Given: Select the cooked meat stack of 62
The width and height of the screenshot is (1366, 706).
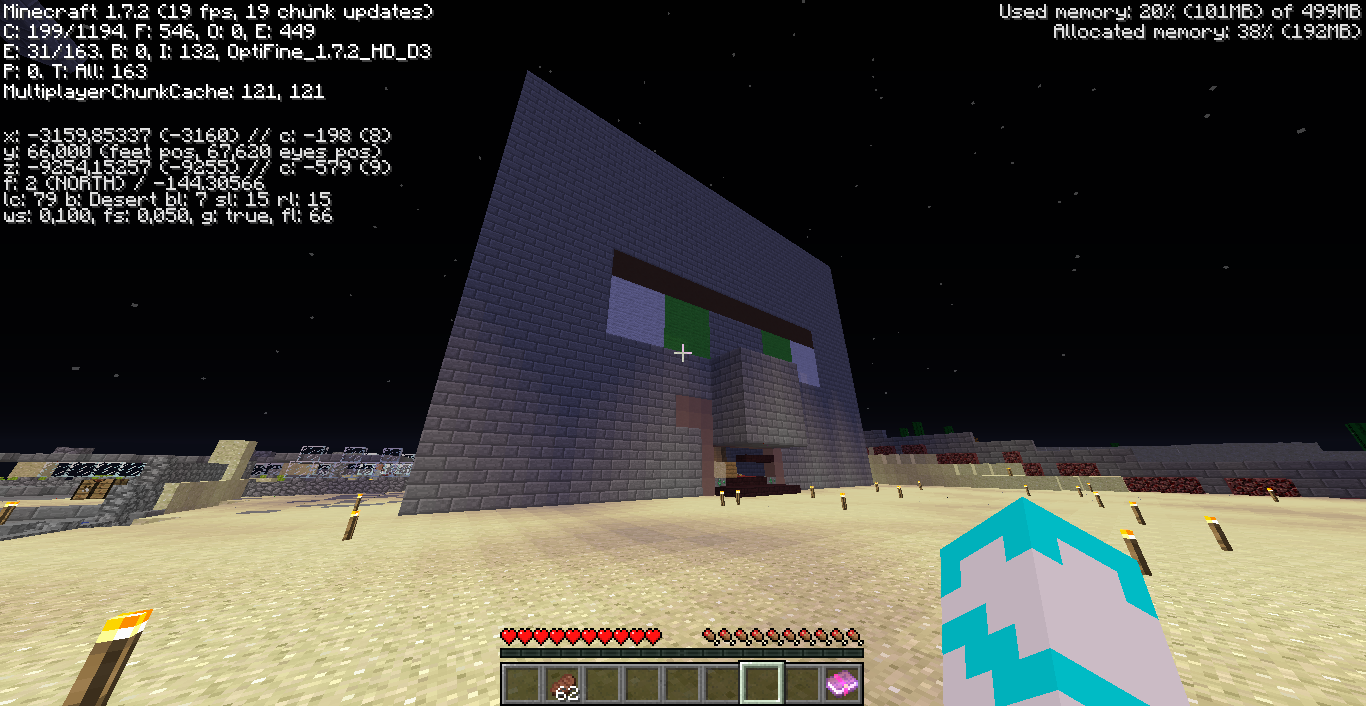Looking at the screenshot, I should 562,684.
